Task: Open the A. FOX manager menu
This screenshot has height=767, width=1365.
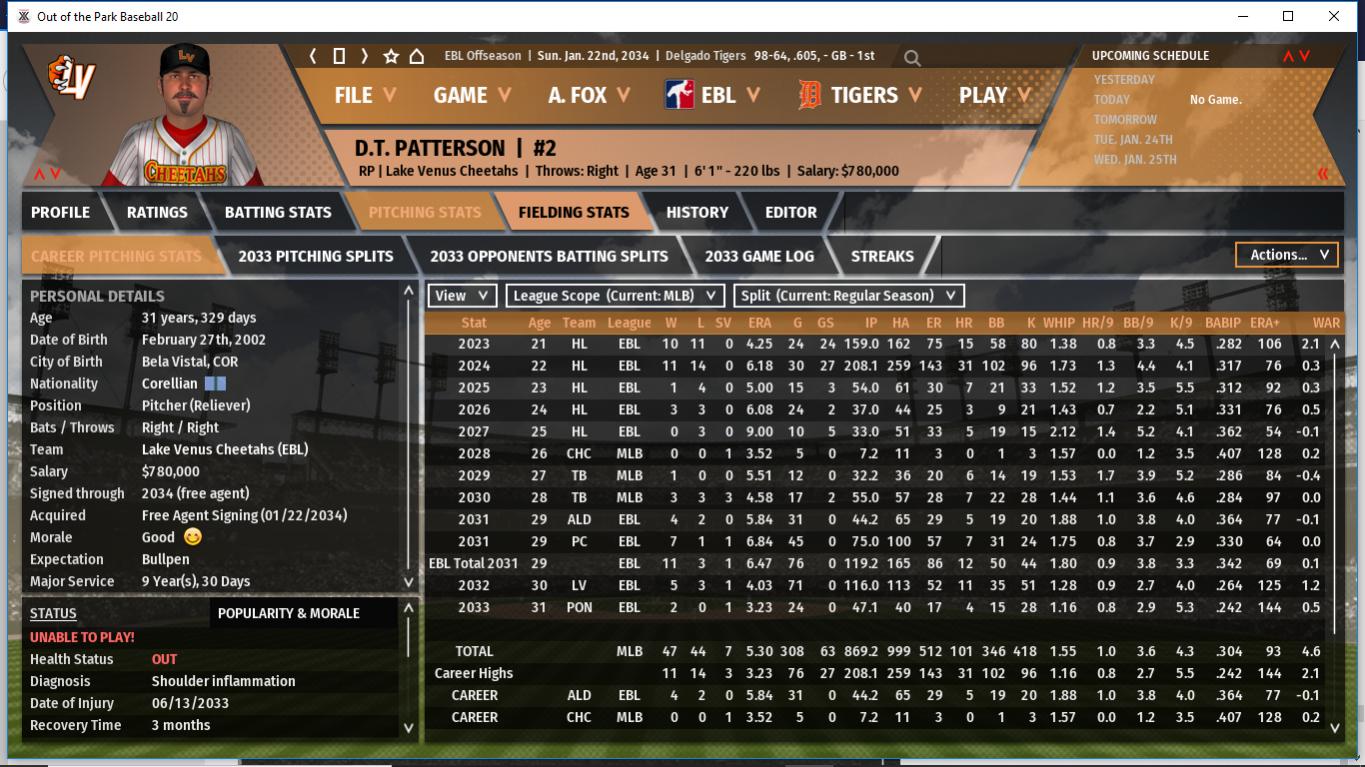Action: (589, 95)
